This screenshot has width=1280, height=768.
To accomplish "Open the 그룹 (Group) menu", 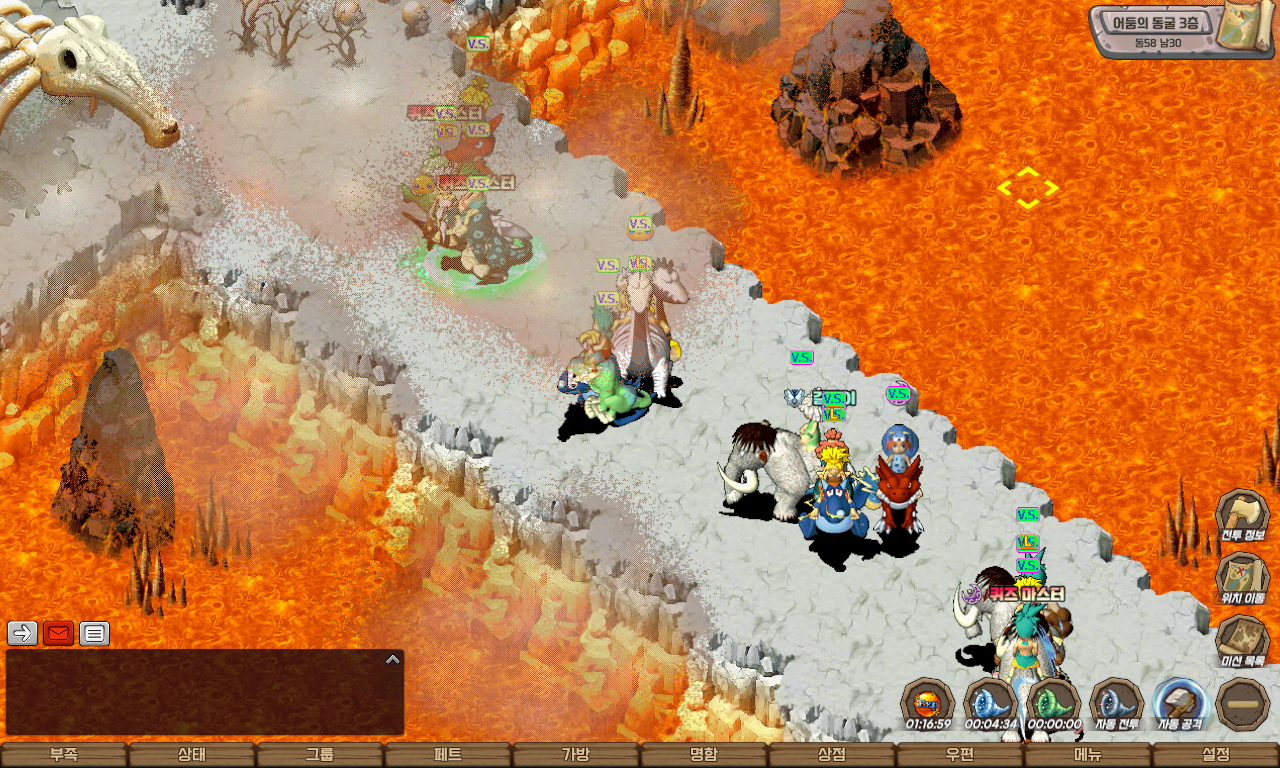I will click(320, 755).
